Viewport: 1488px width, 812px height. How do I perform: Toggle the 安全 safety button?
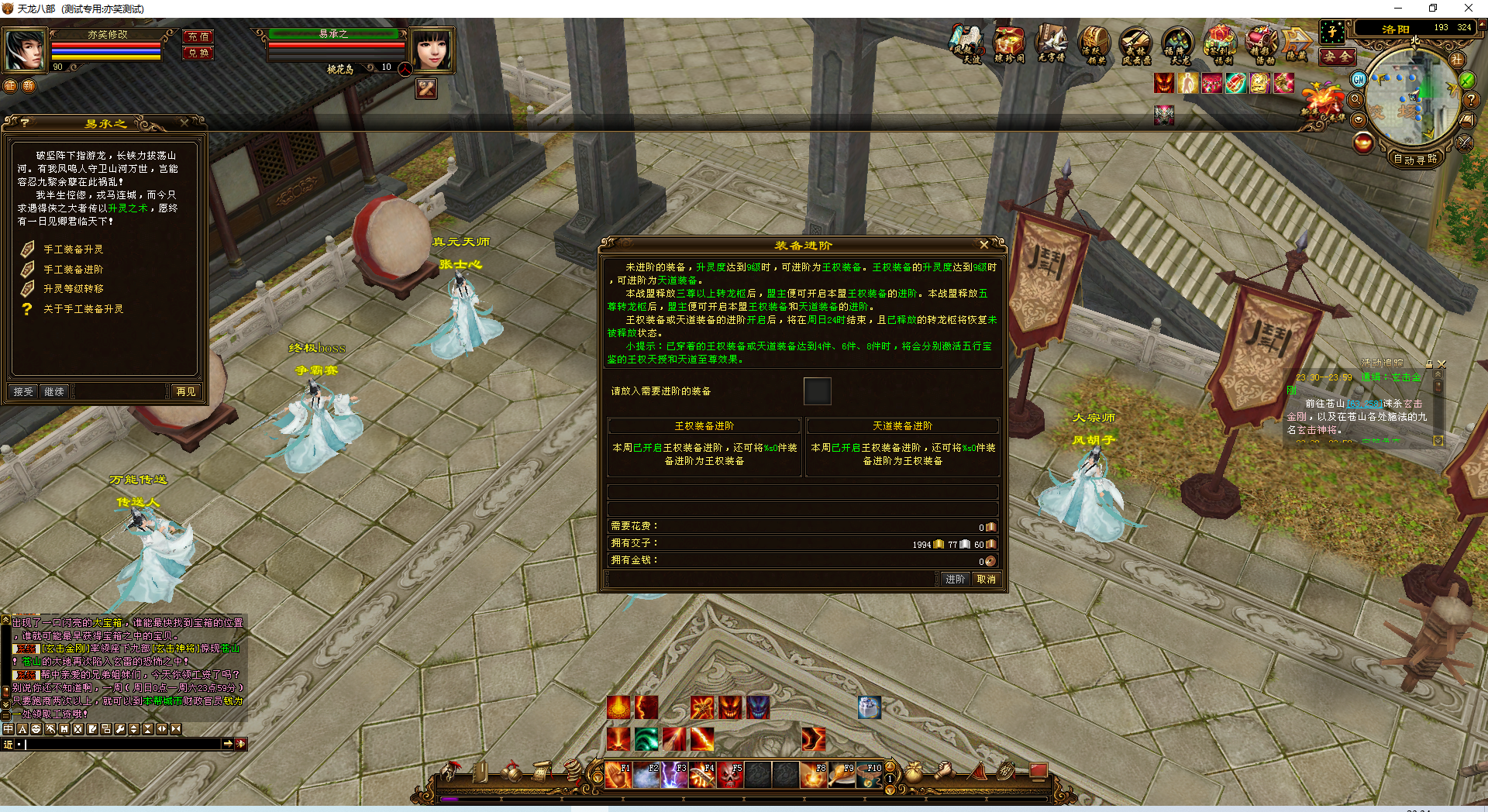coord(1337,57)
